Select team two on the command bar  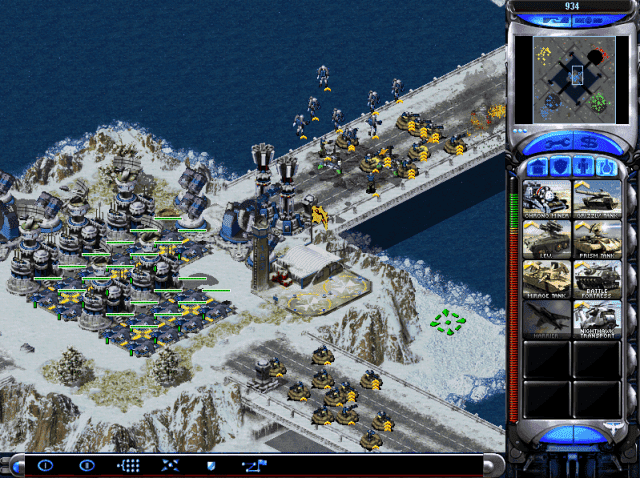[x=87, y=465]
